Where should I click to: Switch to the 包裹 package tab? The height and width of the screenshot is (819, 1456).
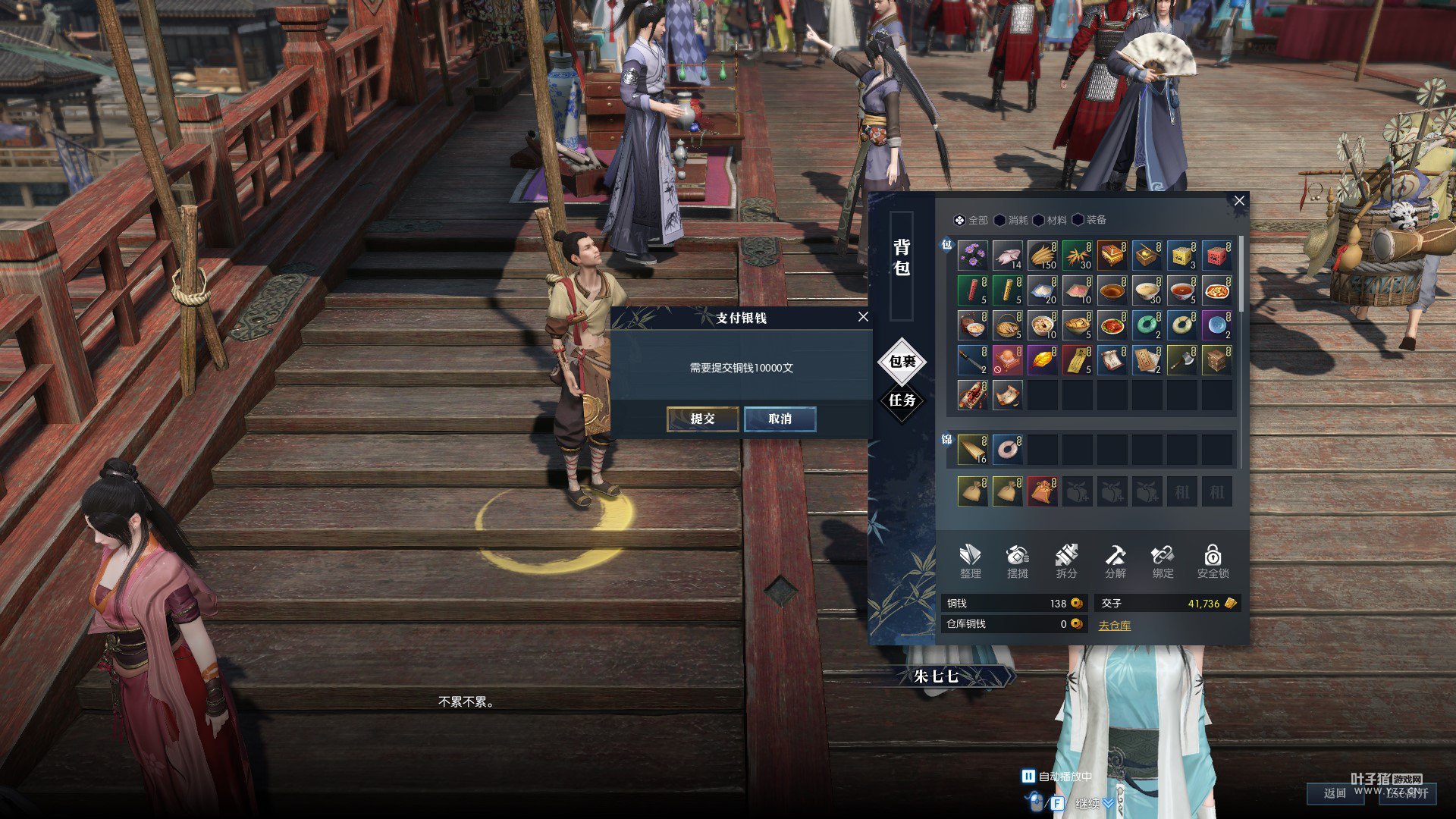[x=902, y=362]
